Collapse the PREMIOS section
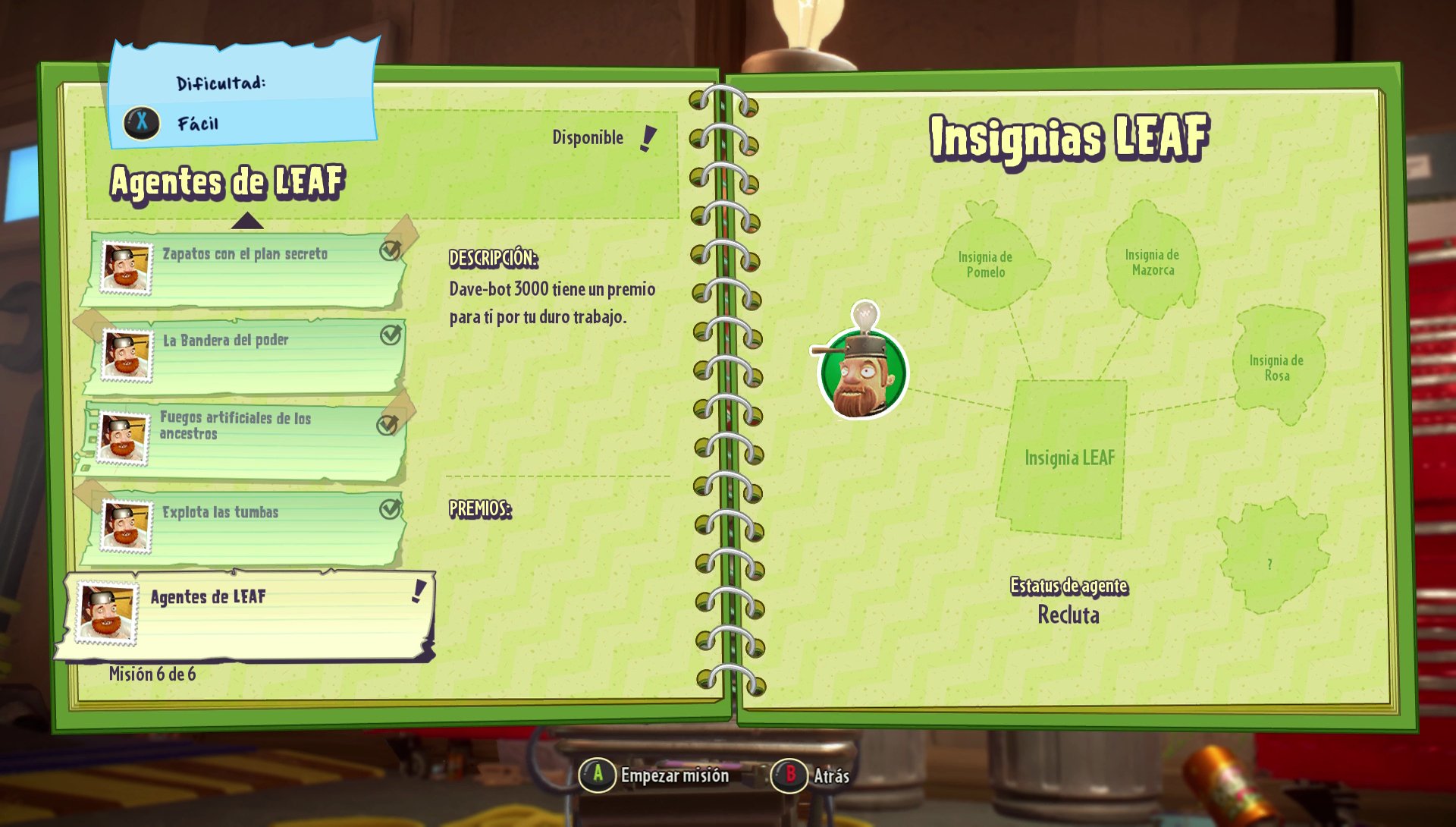The height and width of the screenshot is (827, 1456). click(482, 511)
